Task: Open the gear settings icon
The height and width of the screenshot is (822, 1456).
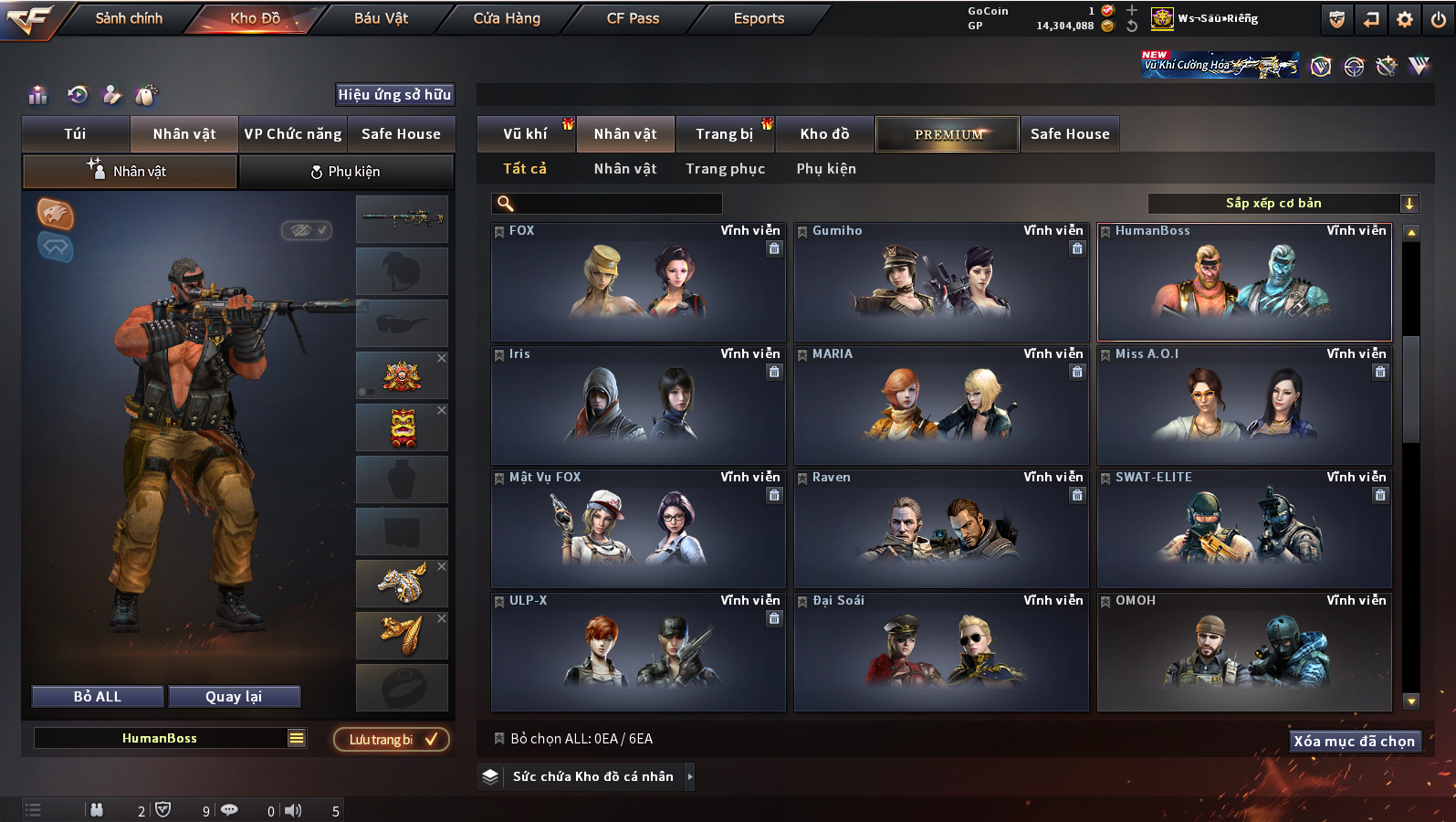Action: pyautogui.click(x=1405, y=19)
